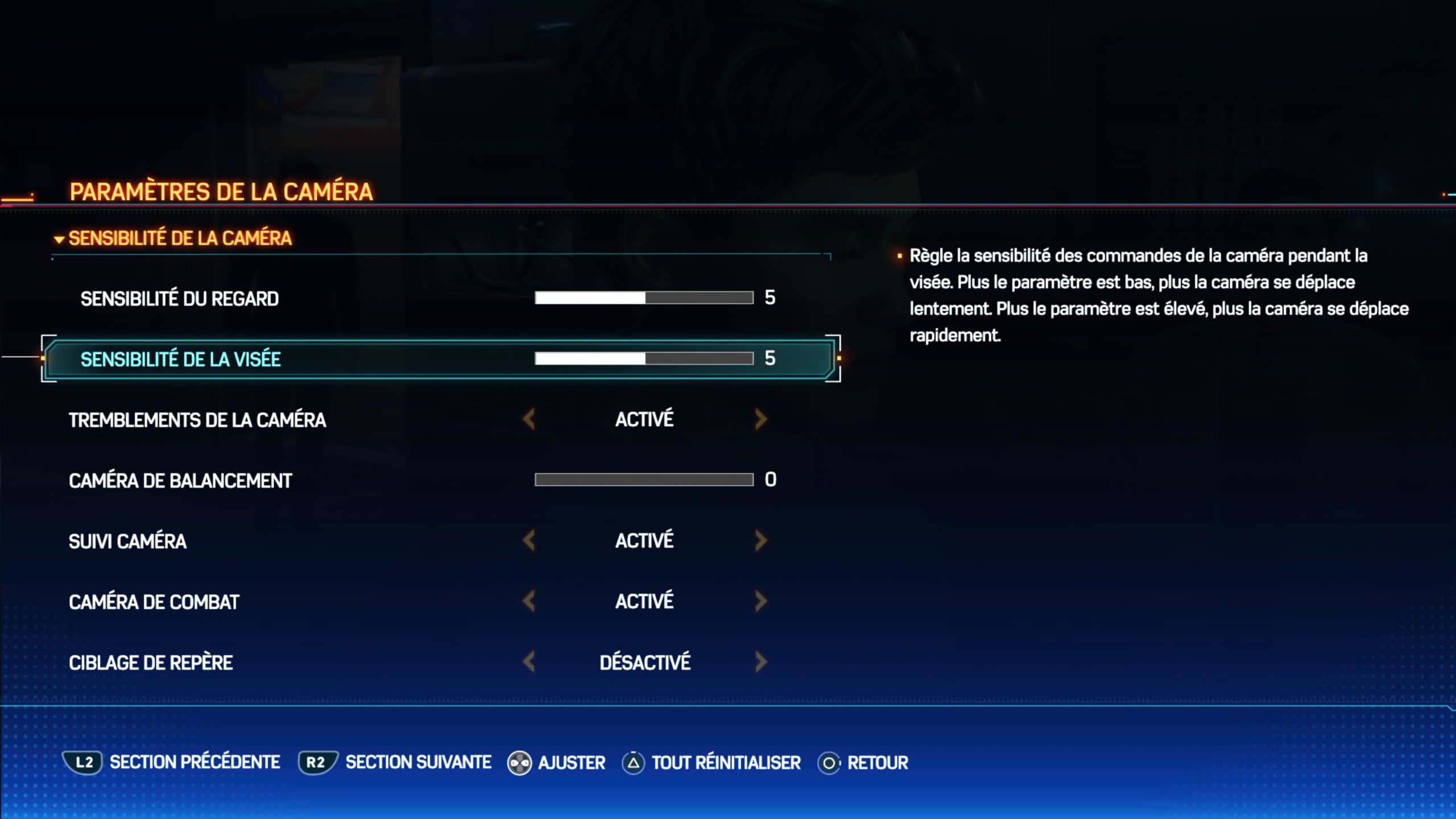Change Suivi caméra with its left arrow
Screen dimensions: 1456x819
[x=529, y=541]
